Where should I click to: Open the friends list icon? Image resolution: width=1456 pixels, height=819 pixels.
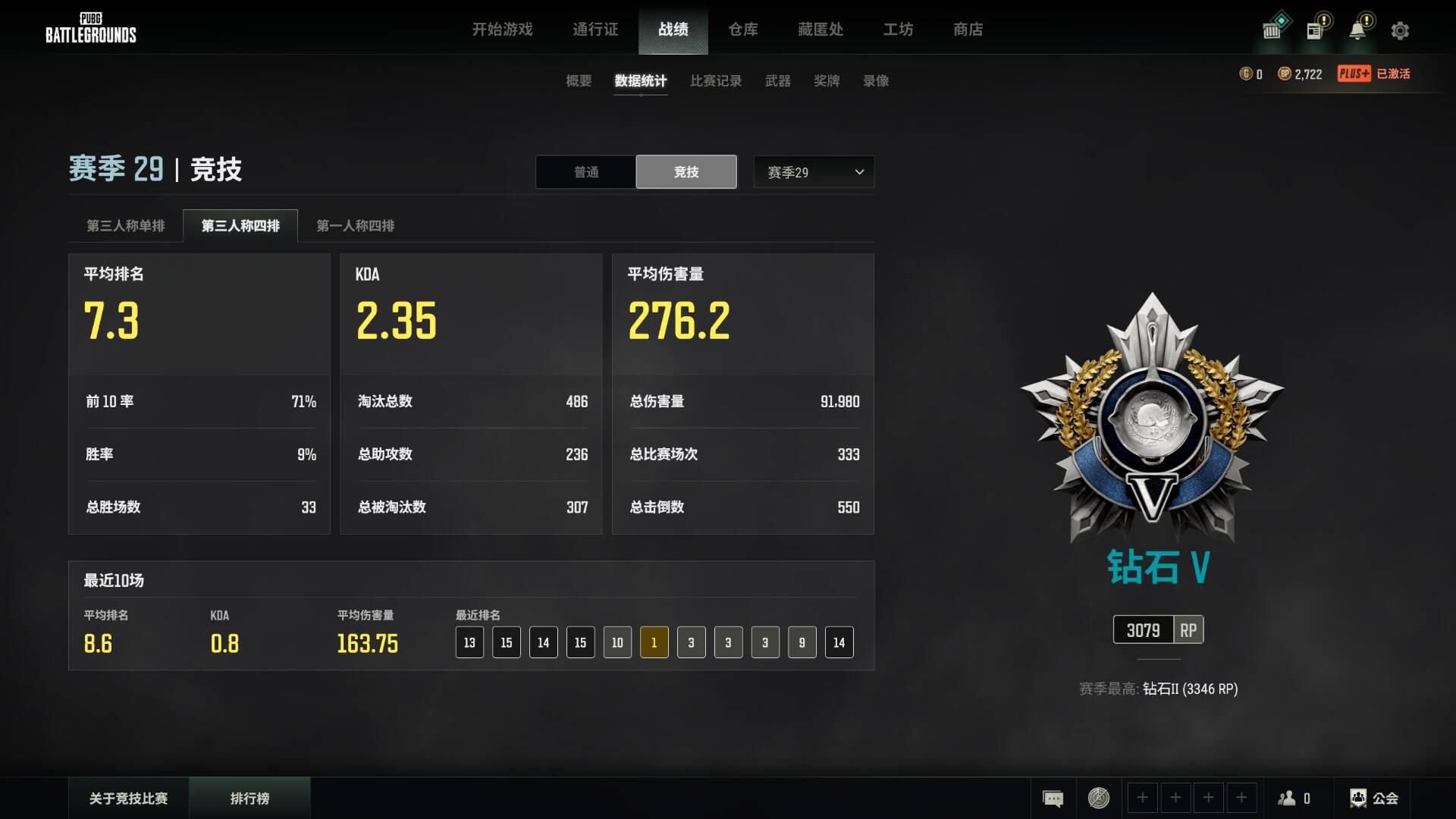click(1288, 798)
